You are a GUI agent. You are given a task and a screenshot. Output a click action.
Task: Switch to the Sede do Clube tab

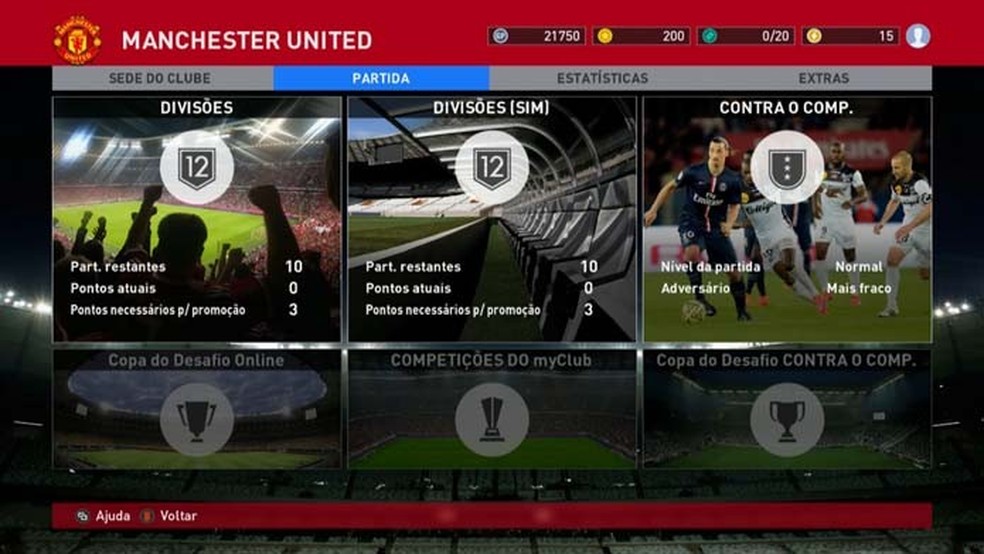point(162,78)
